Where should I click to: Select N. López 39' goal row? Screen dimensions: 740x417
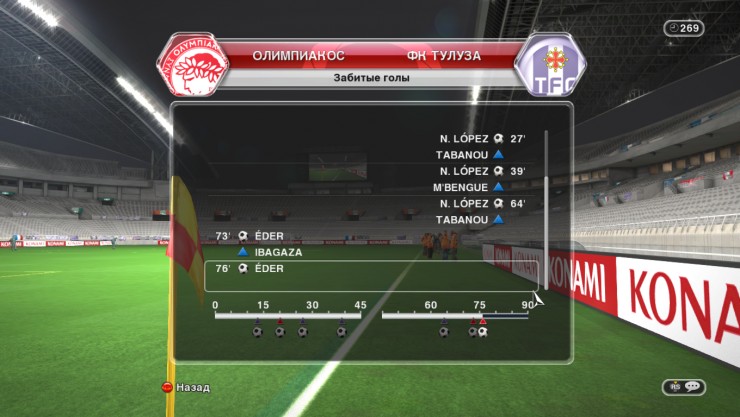[482, 171]
